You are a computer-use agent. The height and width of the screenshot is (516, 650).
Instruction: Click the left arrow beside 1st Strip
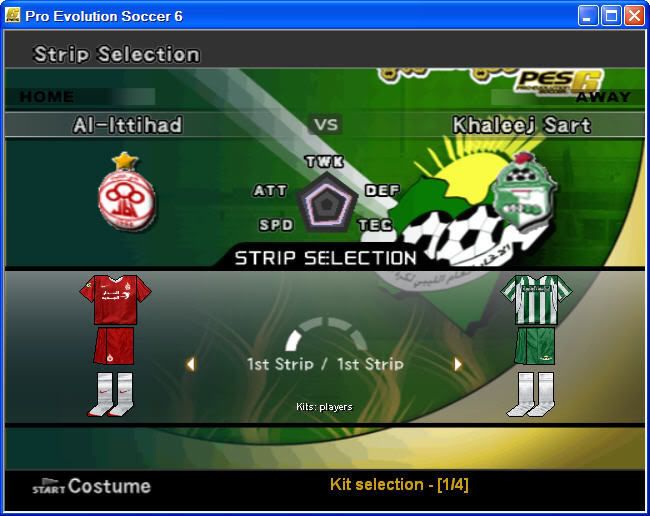pos(190,364)
